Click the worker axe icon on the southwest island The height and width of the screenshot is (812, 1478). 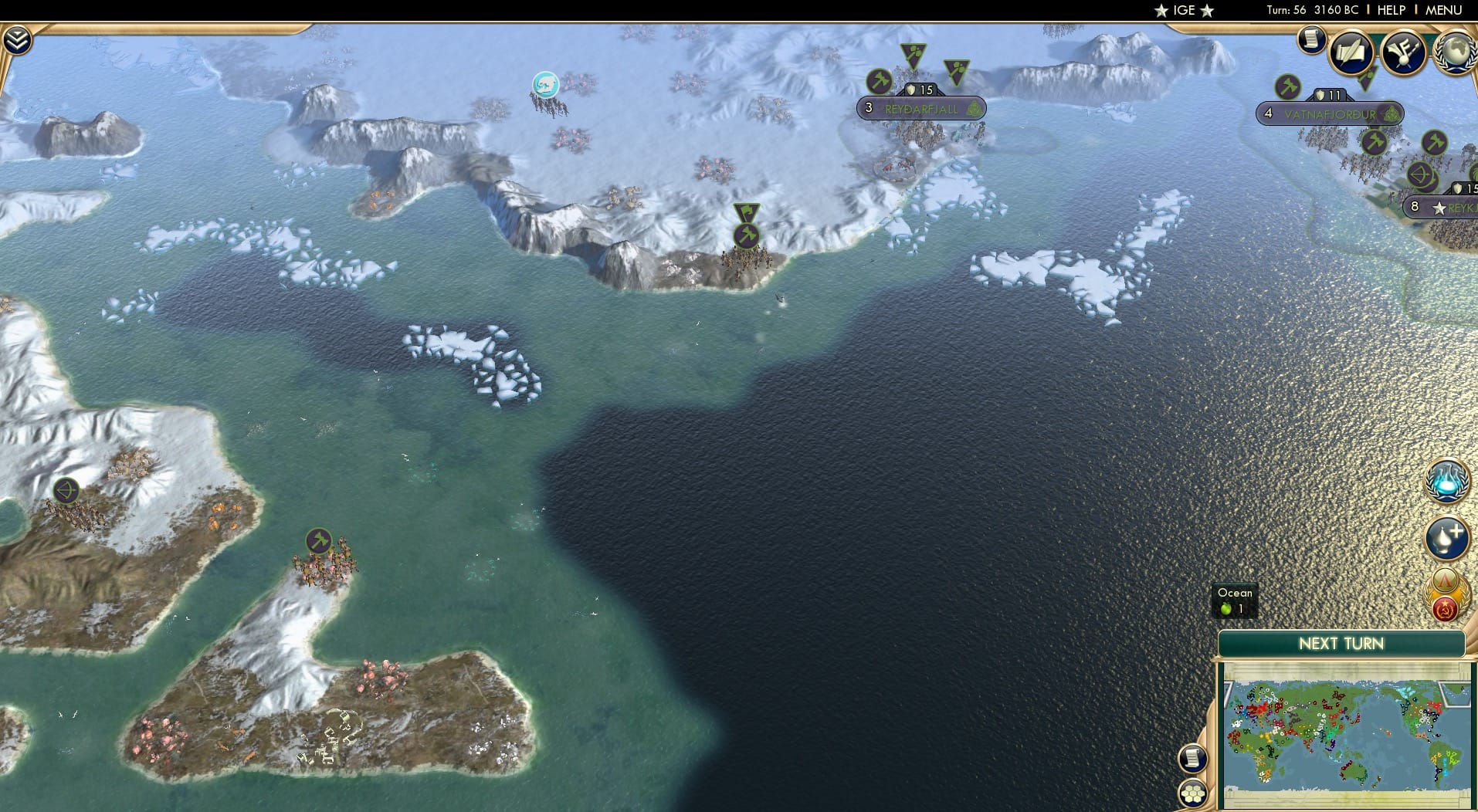click(318, 540)
